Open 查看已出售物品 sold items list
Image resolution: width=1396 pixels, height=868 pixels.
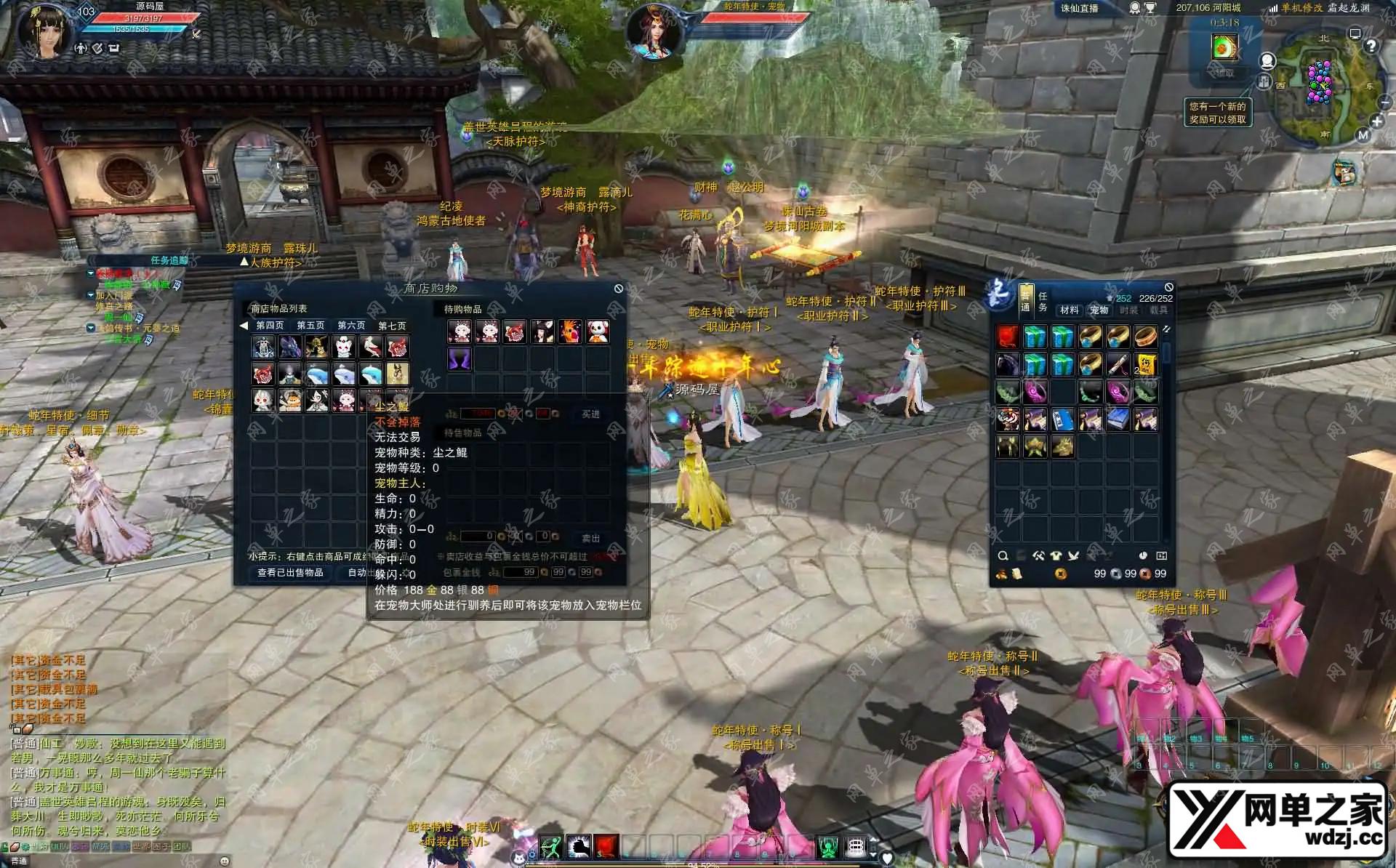click(x=290, y=573)
